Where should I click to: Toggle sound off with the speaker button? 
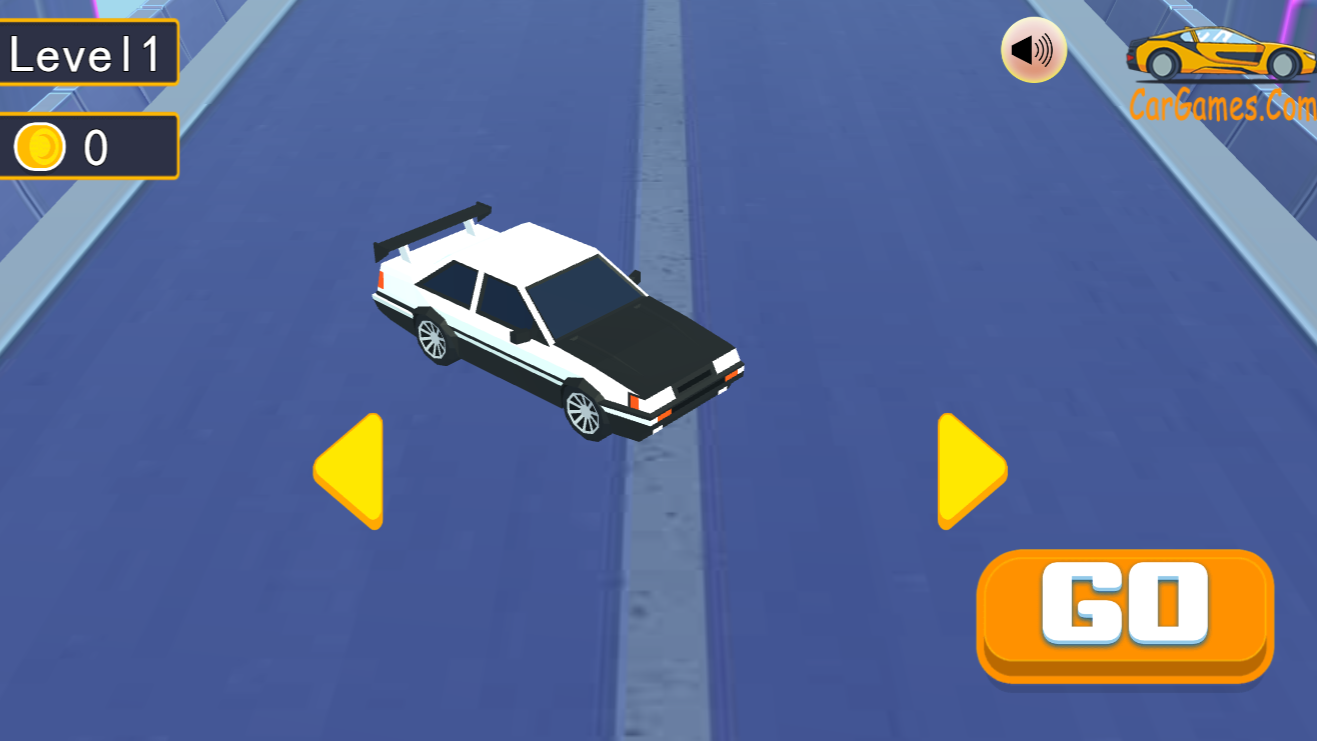[1033, 48]
